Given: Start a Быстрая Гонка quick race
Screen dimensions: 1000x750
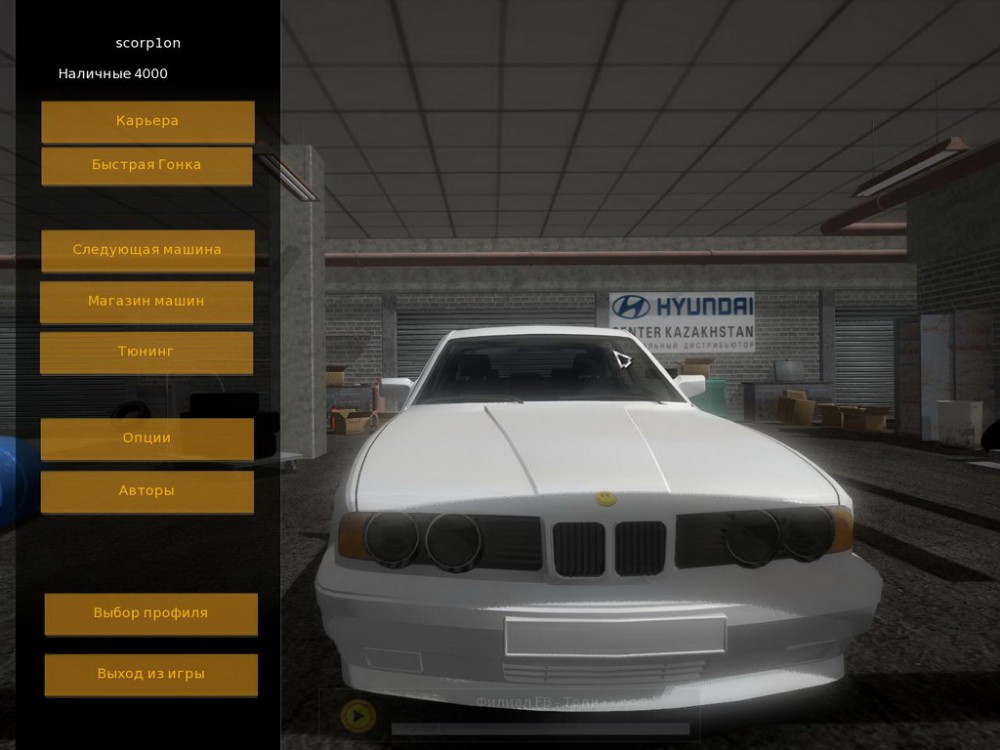Looking at the screenshot, I should [146, 165].
